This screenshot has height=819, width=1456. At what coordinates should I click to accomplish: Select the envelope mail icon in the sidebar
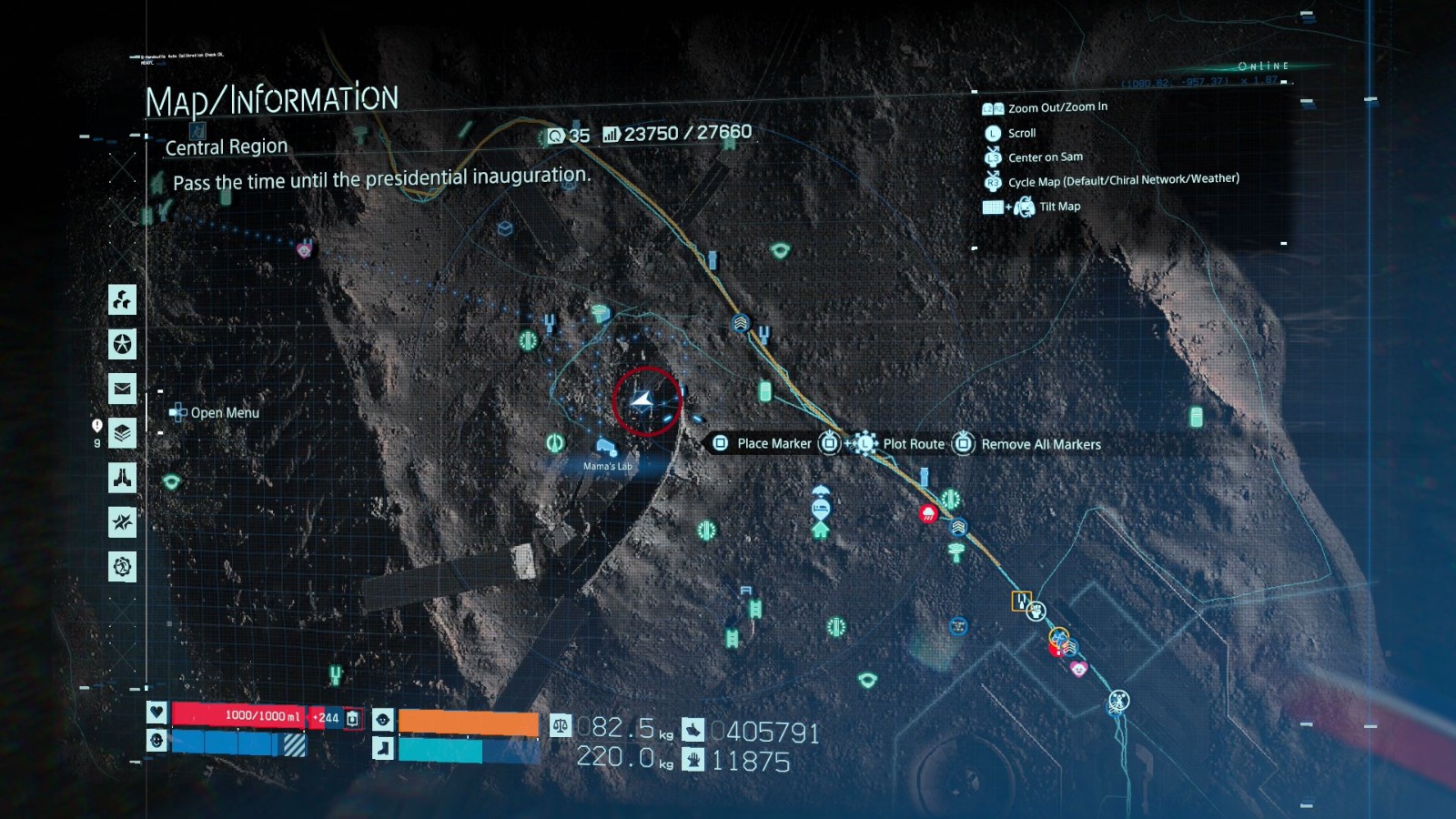pyautogui.click(x=121, y=388)
